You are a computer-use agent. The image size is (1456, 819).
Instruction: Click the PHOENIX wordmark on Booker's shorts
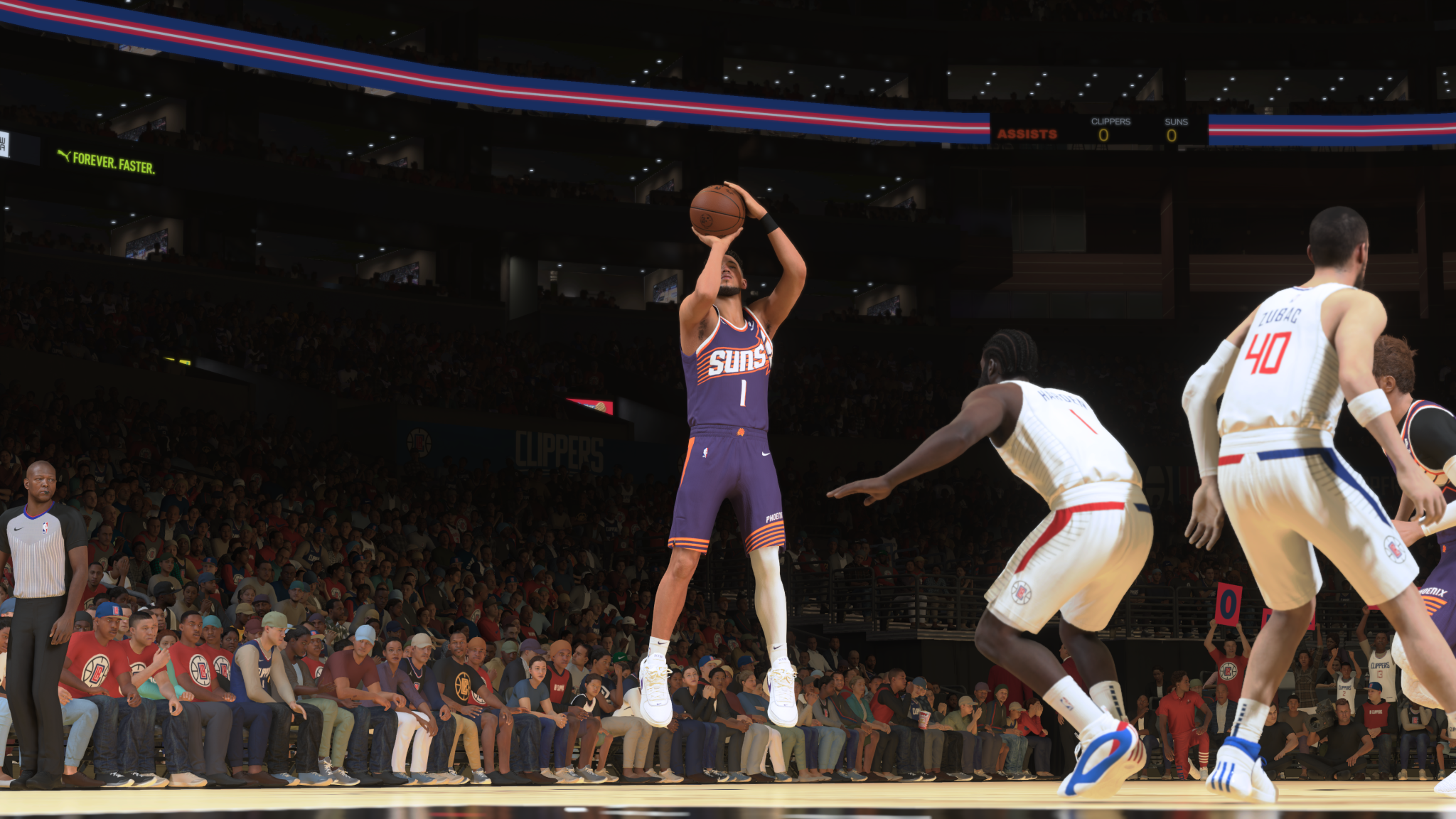point(773,516)
